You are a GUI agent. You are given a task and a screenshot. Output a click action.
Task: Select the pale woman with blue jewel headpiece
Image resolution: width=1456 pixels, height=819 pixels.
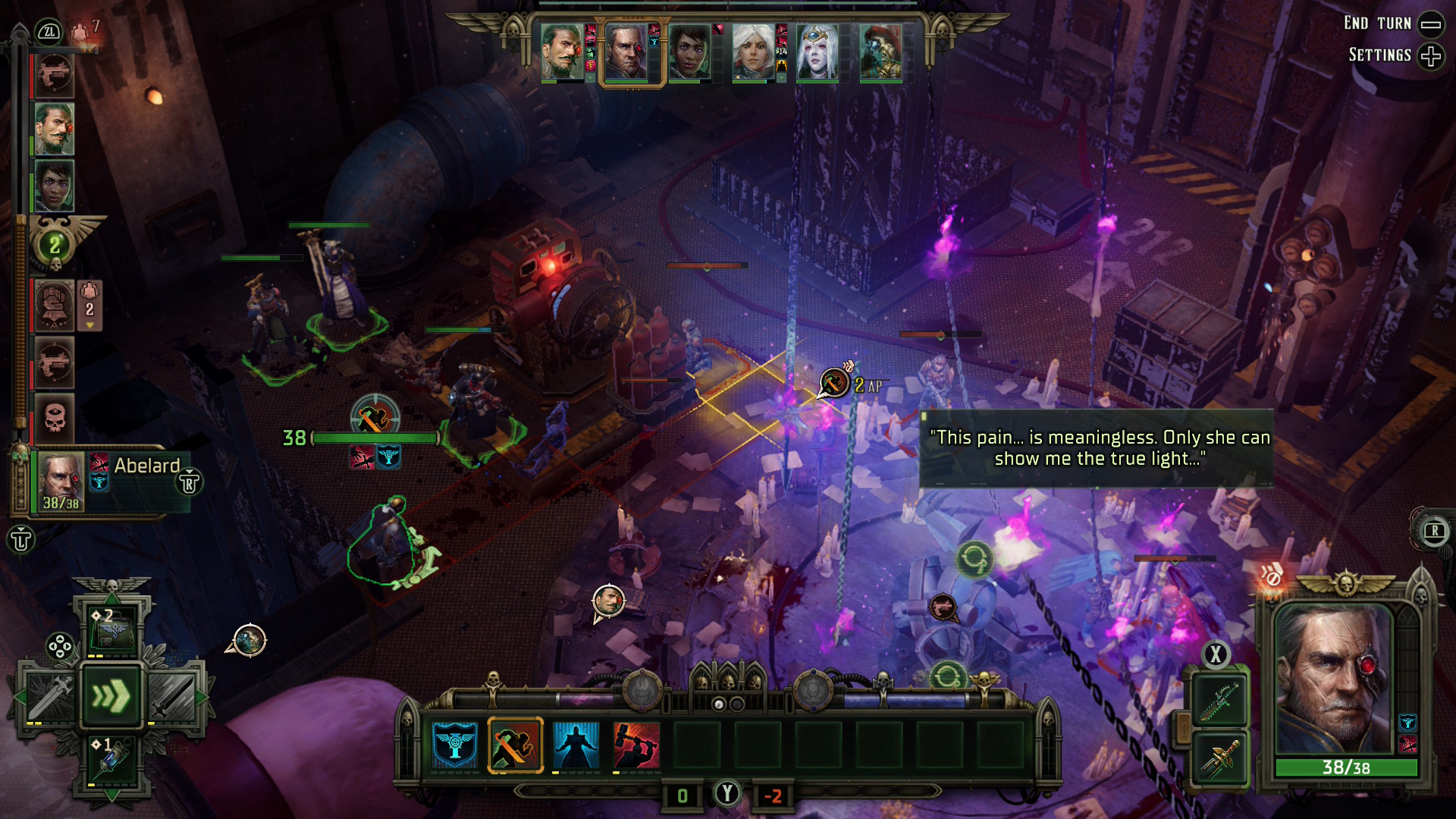coord(817,51)
